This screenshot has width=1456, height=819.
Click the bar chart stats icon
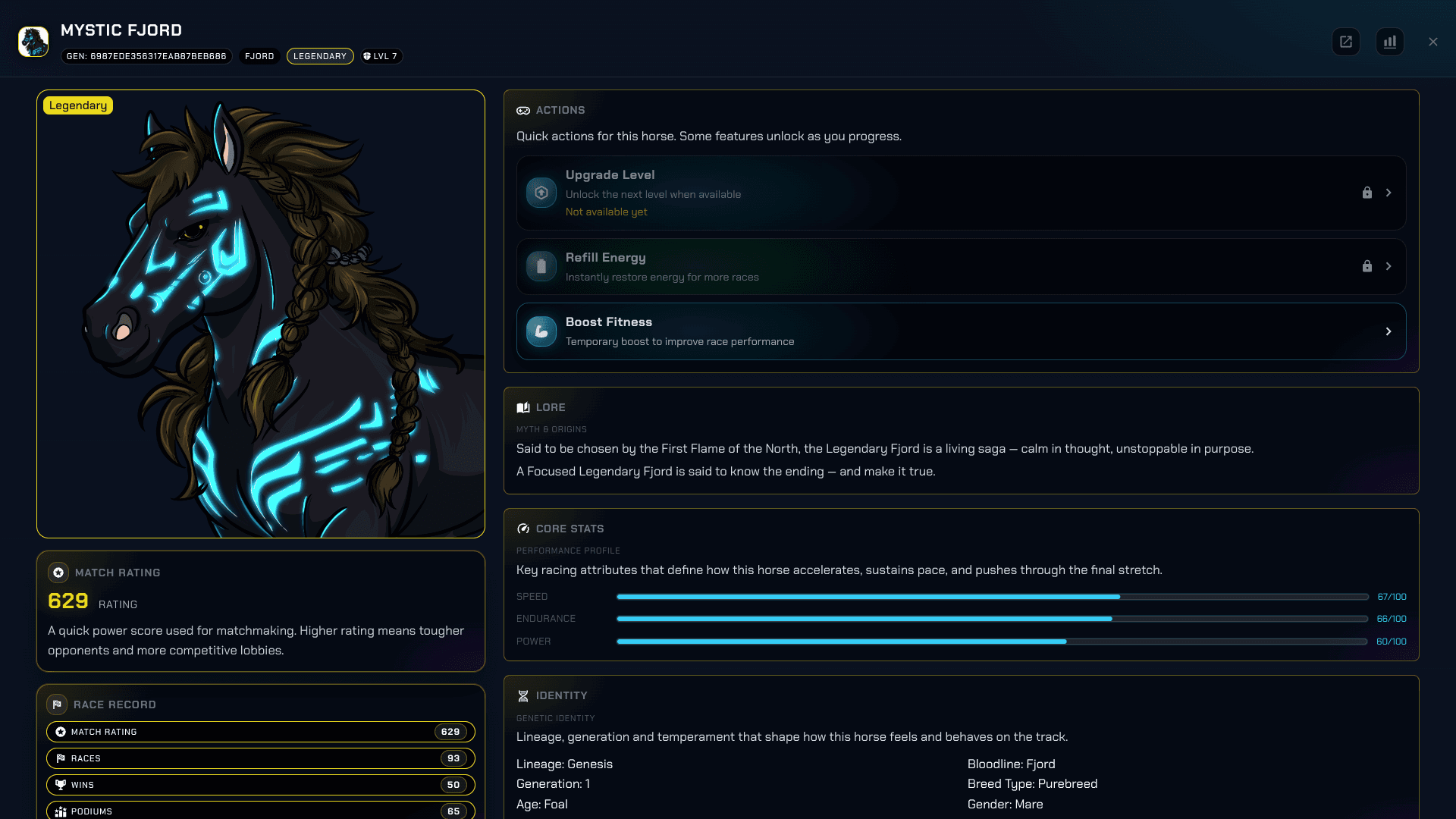point(1390,42)
